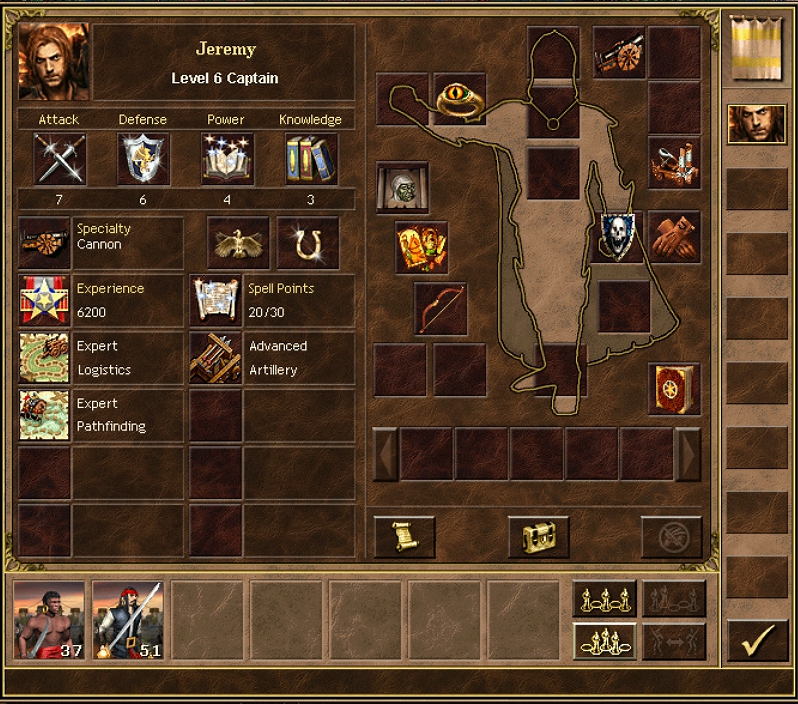Screen dimensions: 798x704
Task: Click the backpack right arrow button
Action: tap(688, 454)
